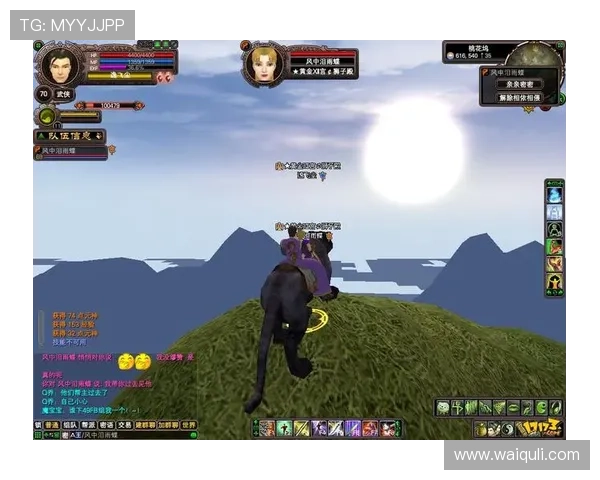Activate the blue flame skill on side bar
Image resolution: width=600 pixels, height=480 pixels.
554,194
